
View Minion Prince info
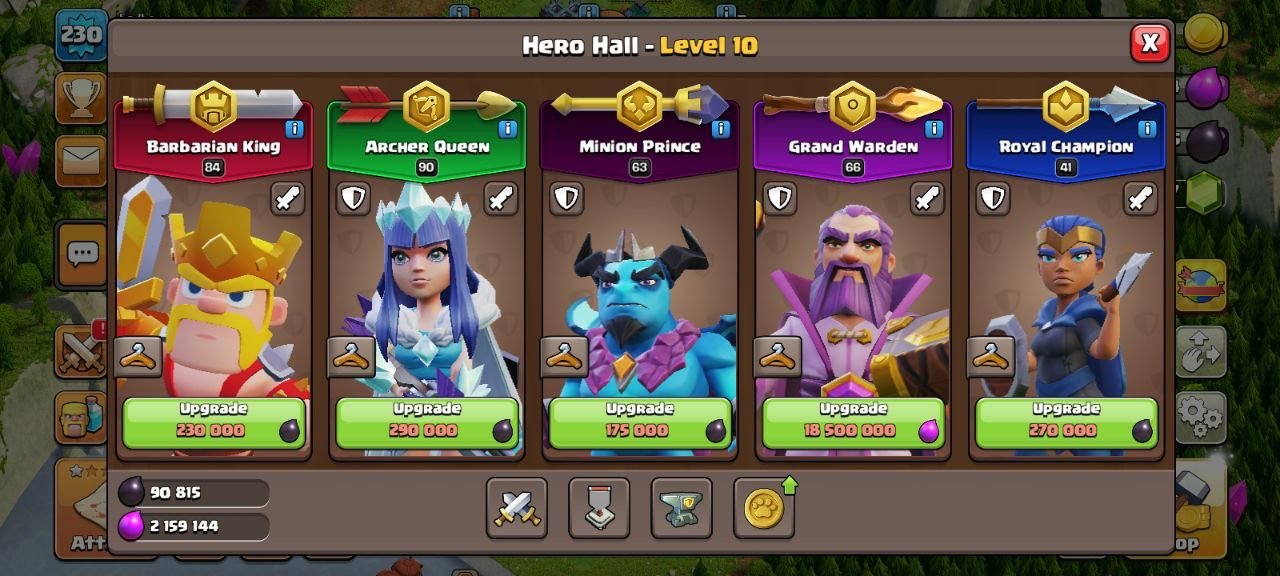pos(720,129)
